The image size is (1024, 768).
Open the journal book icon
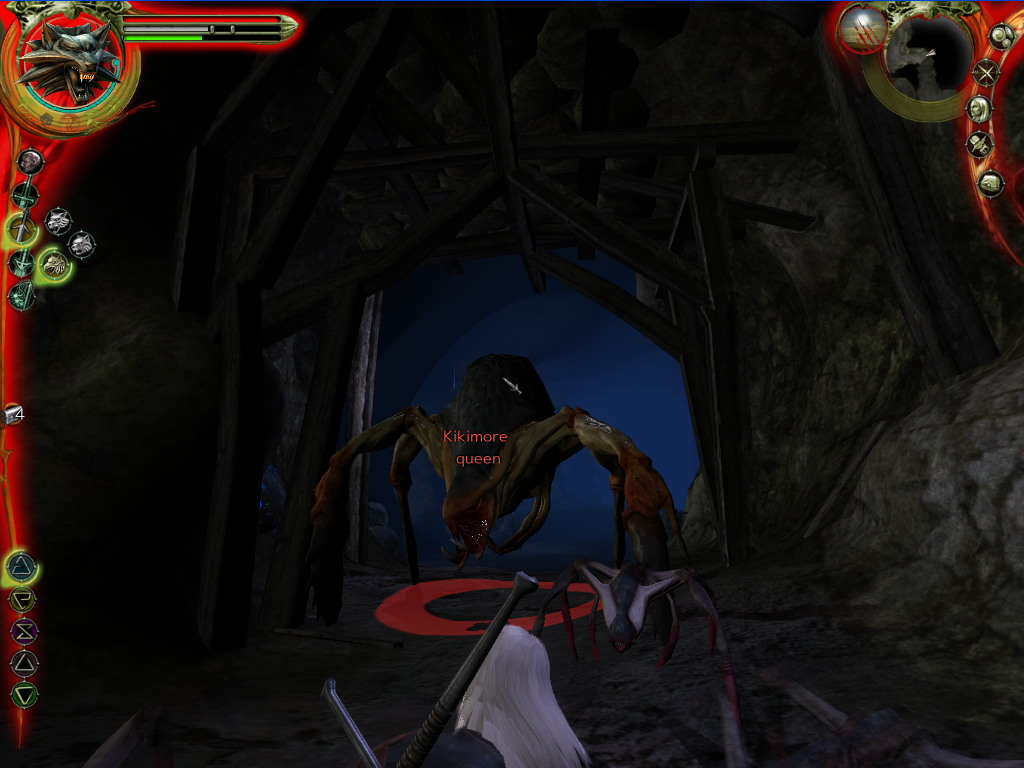pos(989,183)
